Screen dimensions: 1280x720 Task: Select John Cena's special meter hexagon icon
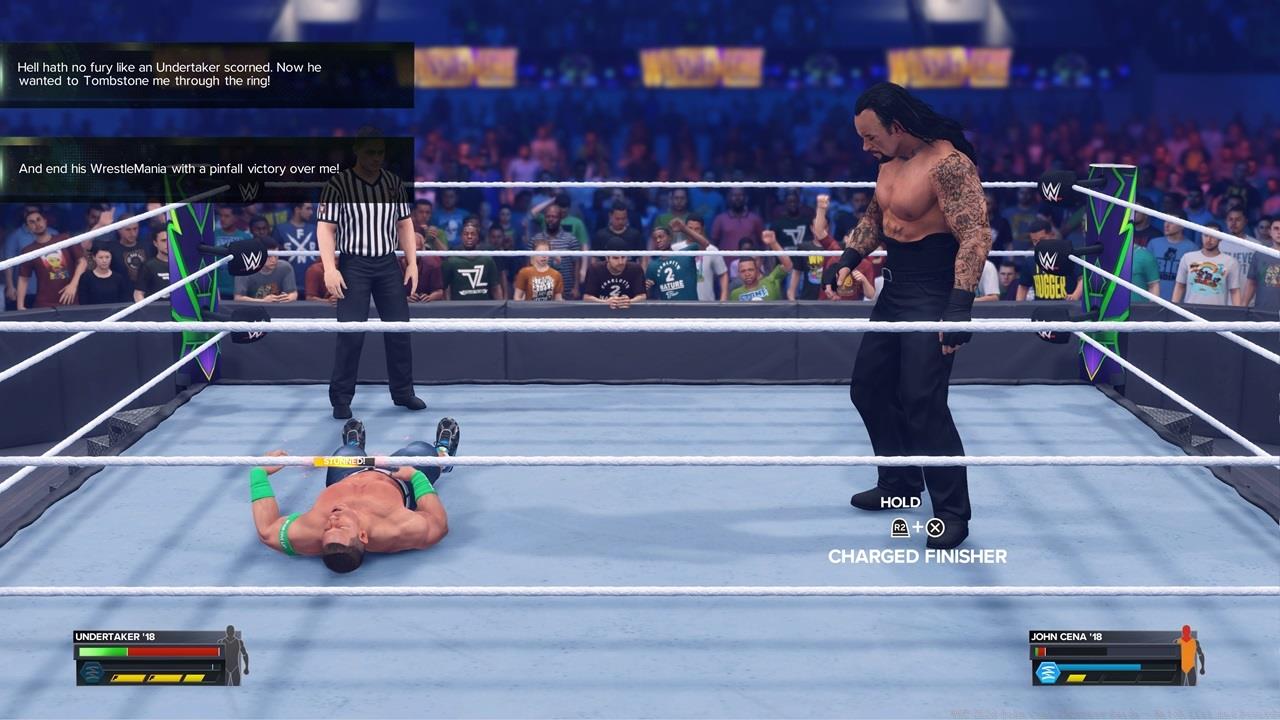tap(1047, 672)
